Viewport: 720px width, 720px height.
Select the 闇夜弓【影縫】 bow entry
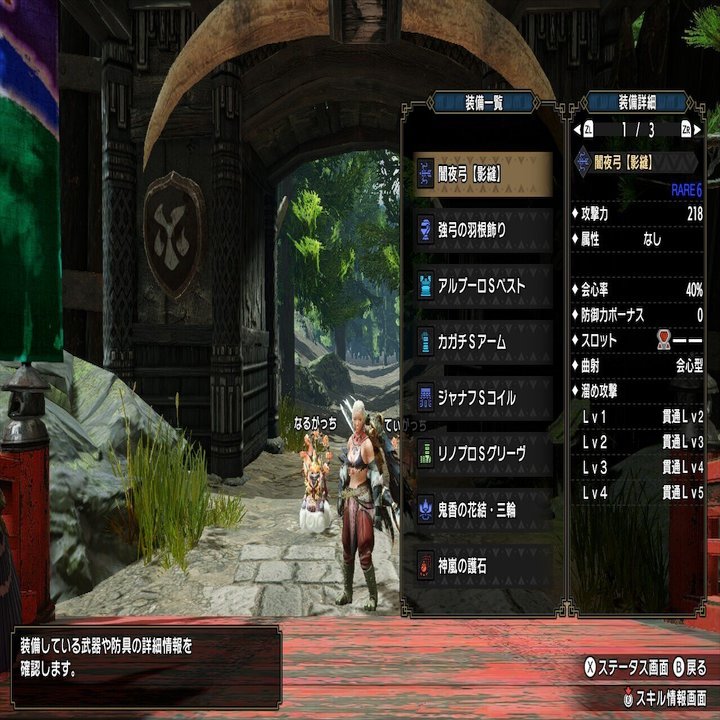483,174
